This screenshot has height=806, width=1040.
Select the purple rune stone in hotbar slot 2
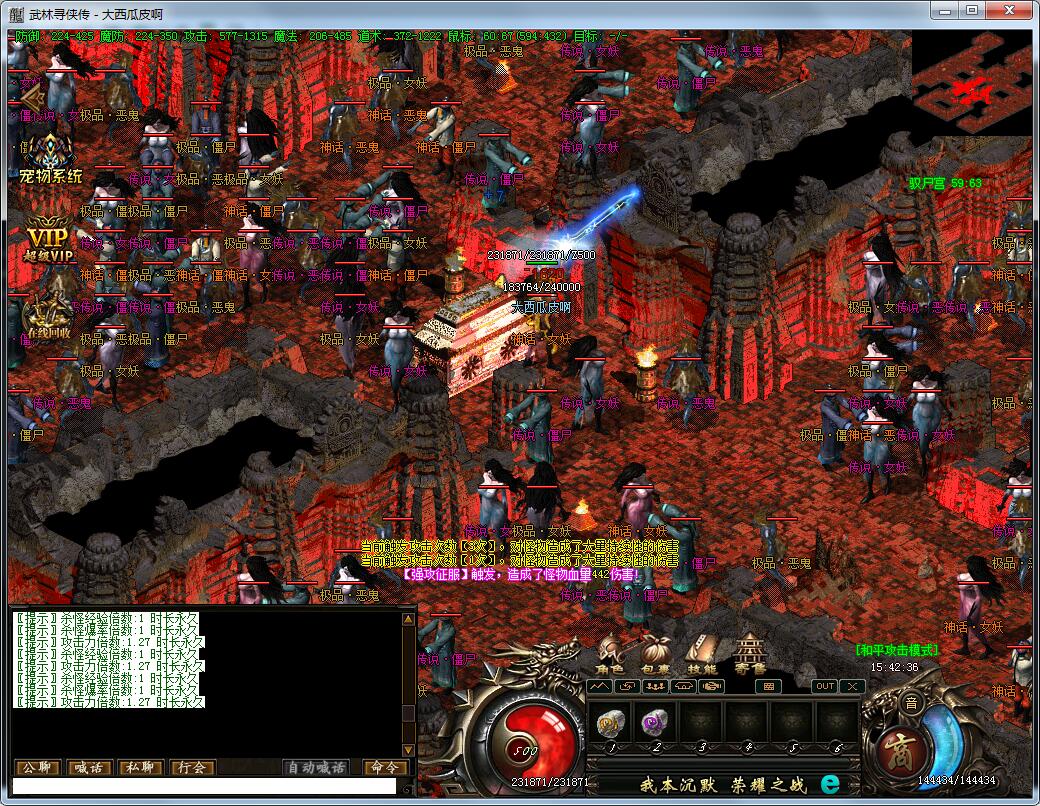[x=655, y=721]
